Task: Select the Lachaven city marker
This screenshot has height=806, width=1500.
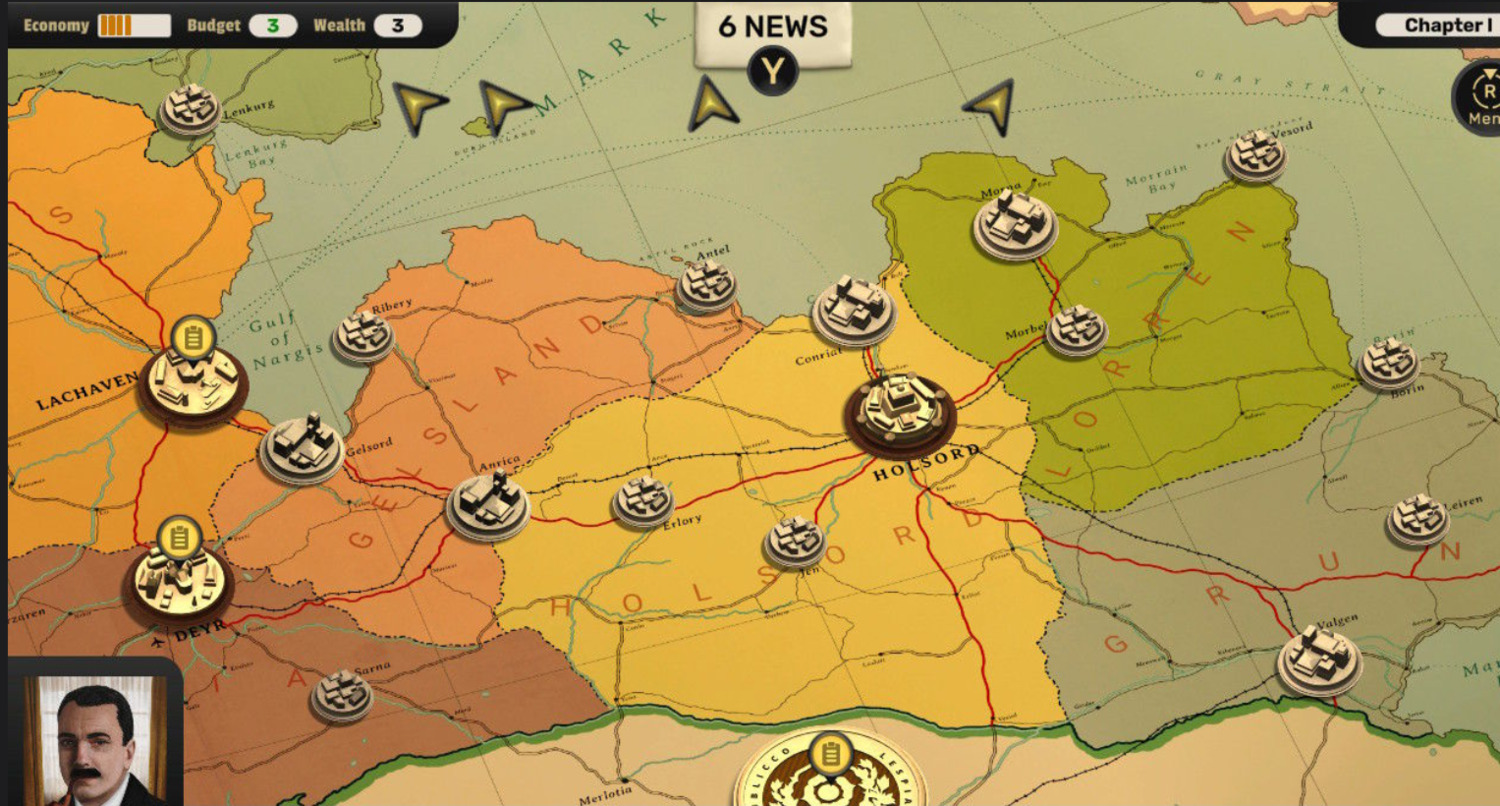Action: point(194,383)
